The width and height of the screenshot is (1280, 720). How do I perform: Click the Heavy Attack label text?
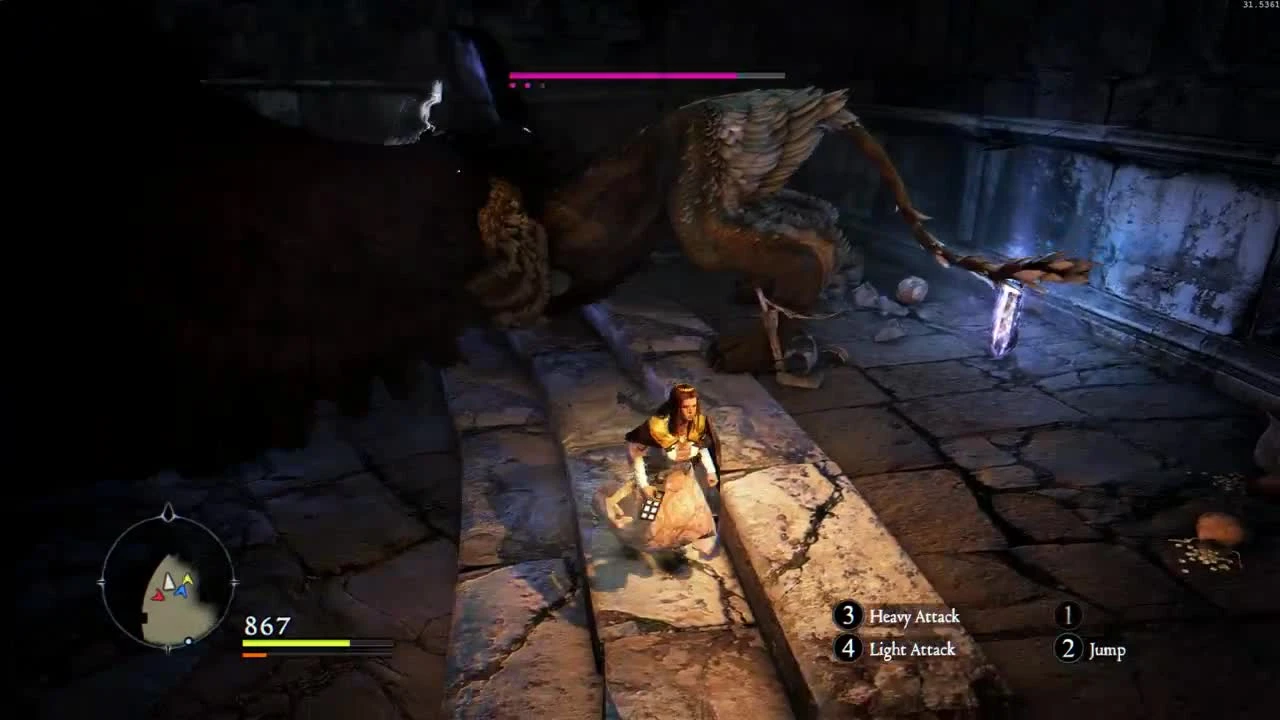click(914, 617)
